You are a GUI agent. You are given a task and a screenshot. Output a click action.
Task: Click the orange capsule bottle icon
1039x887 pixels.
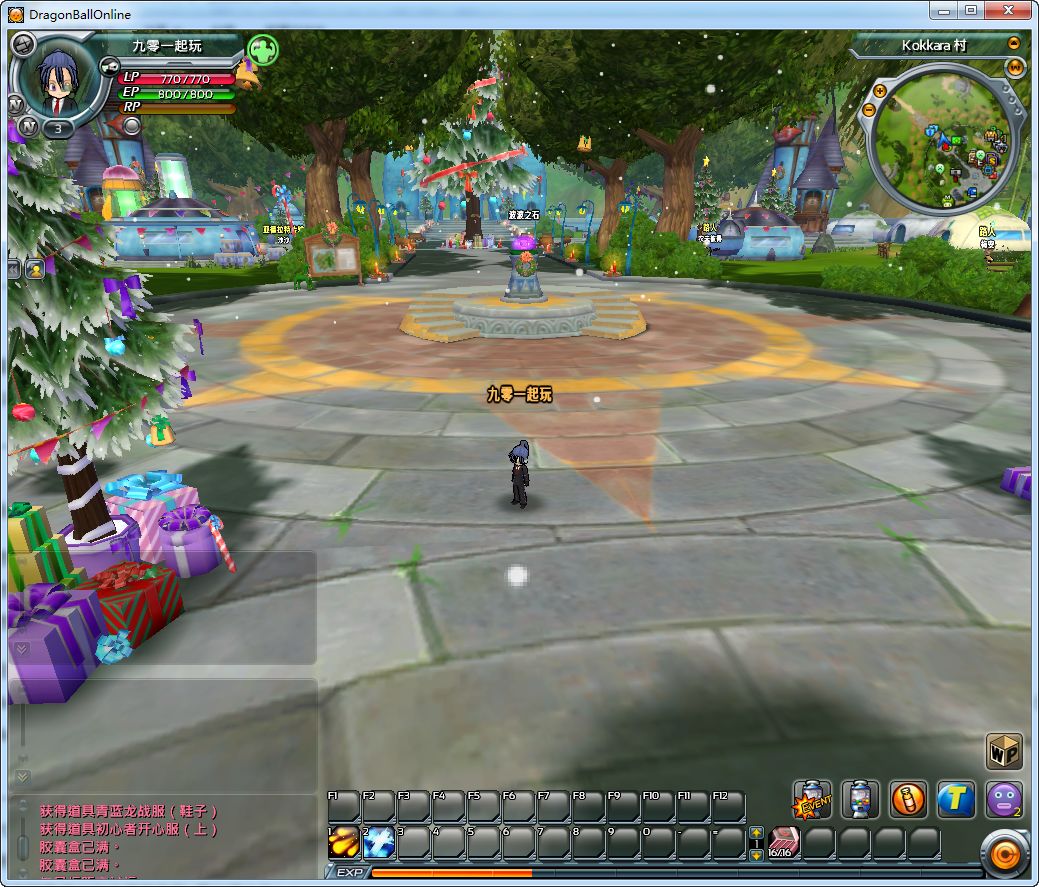click(908, 800)
